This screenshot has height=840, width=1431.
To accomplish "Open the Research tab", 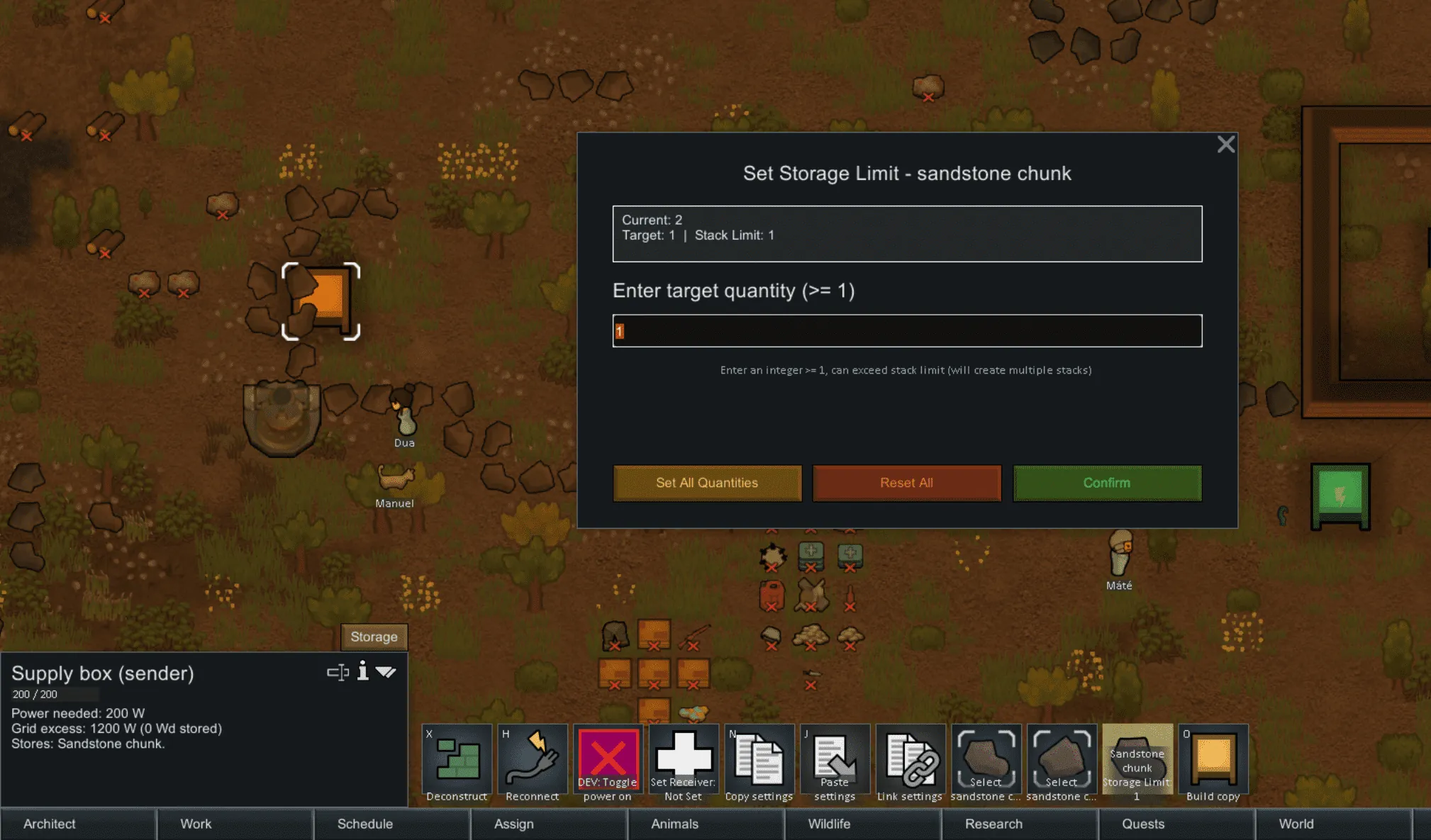I will click(993, 824).
